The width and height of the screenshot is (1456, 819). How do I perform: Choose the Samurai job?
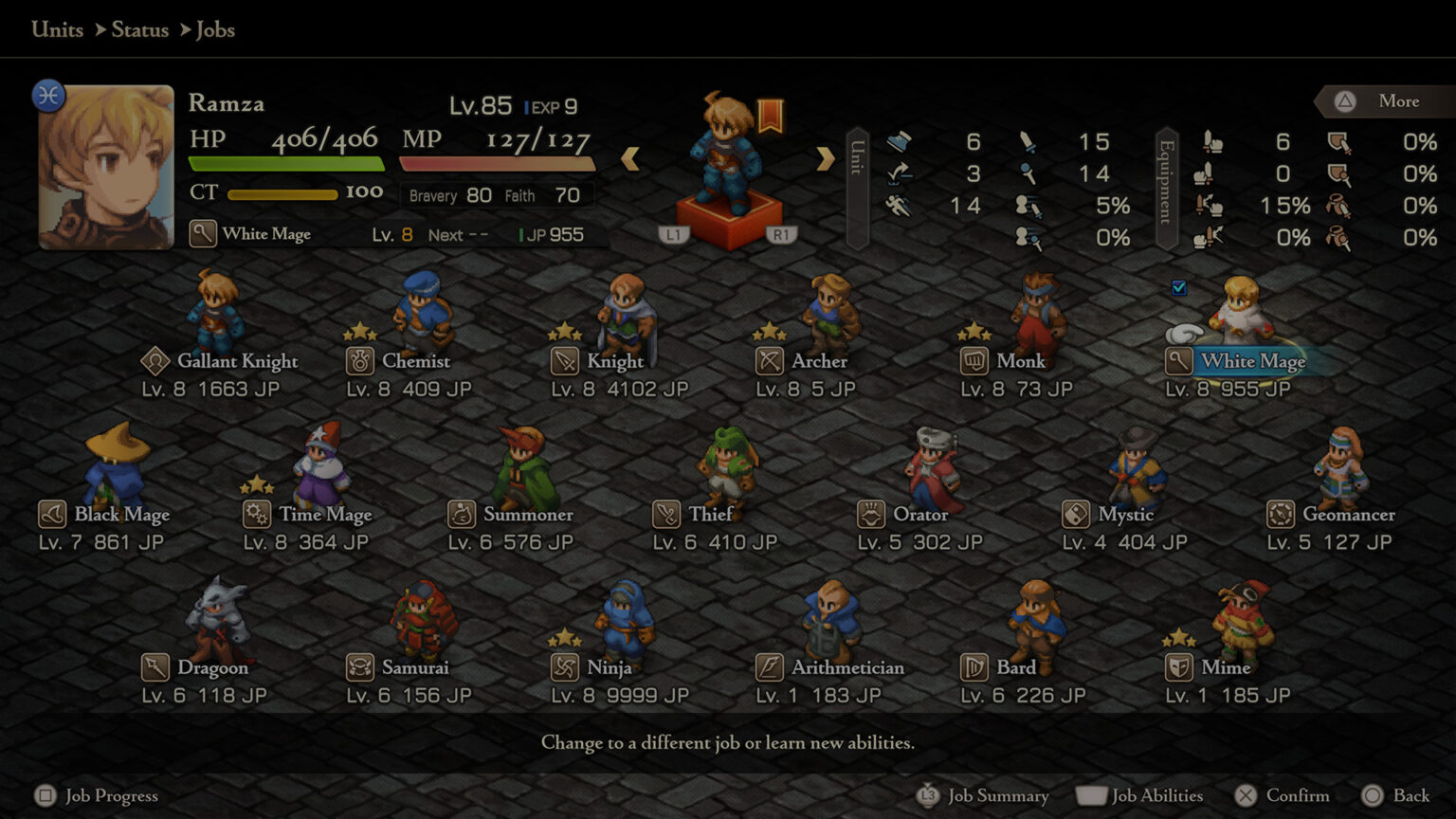tap(414, 668)
